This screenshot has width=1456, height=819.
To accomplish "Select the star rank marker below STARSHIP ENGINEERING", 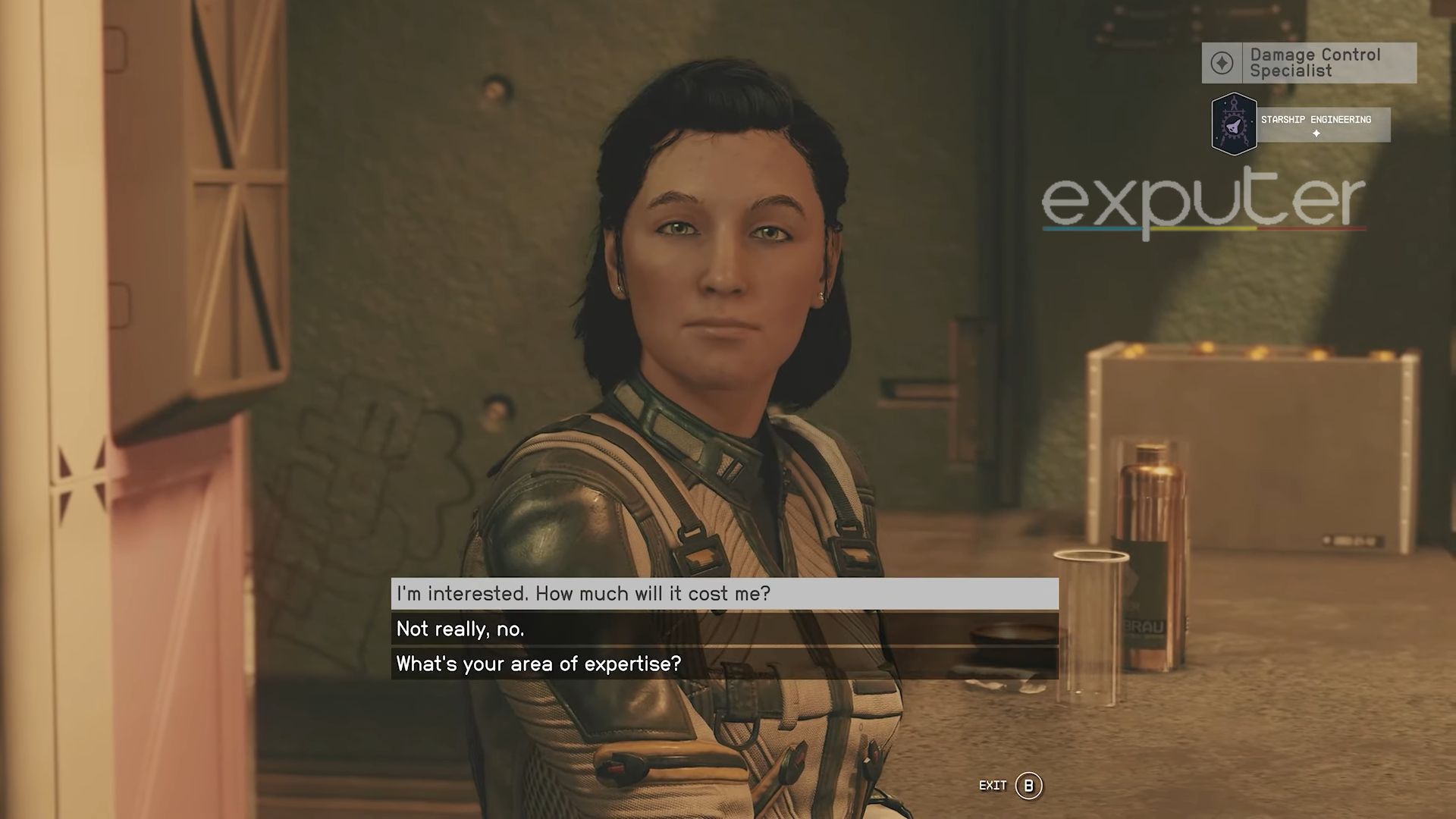I will [1316, 133].
